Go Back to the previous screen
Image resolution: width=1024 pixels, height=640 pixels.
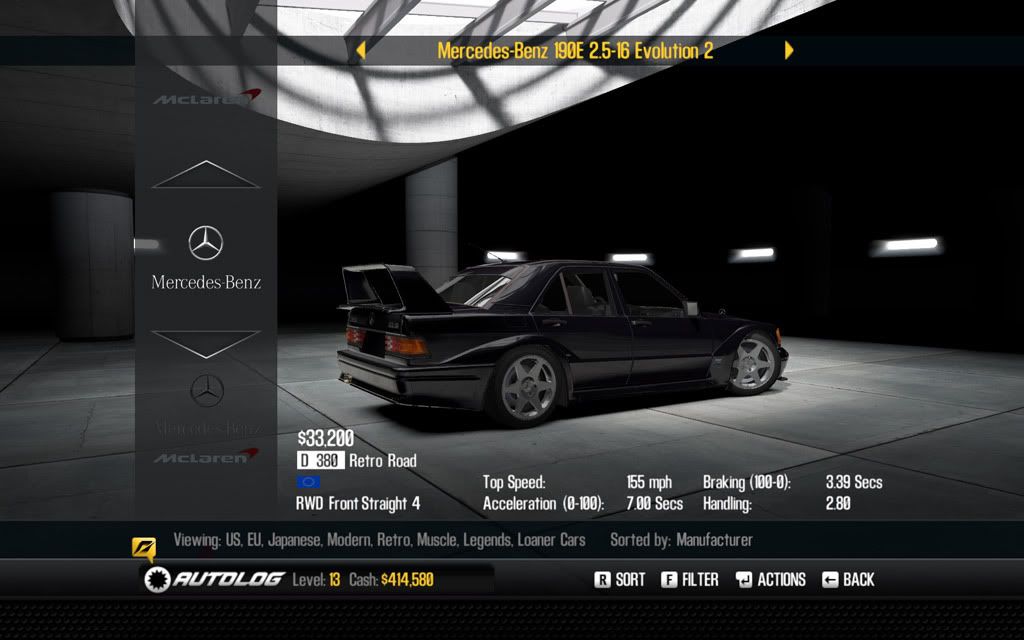(x=848, y=579)
